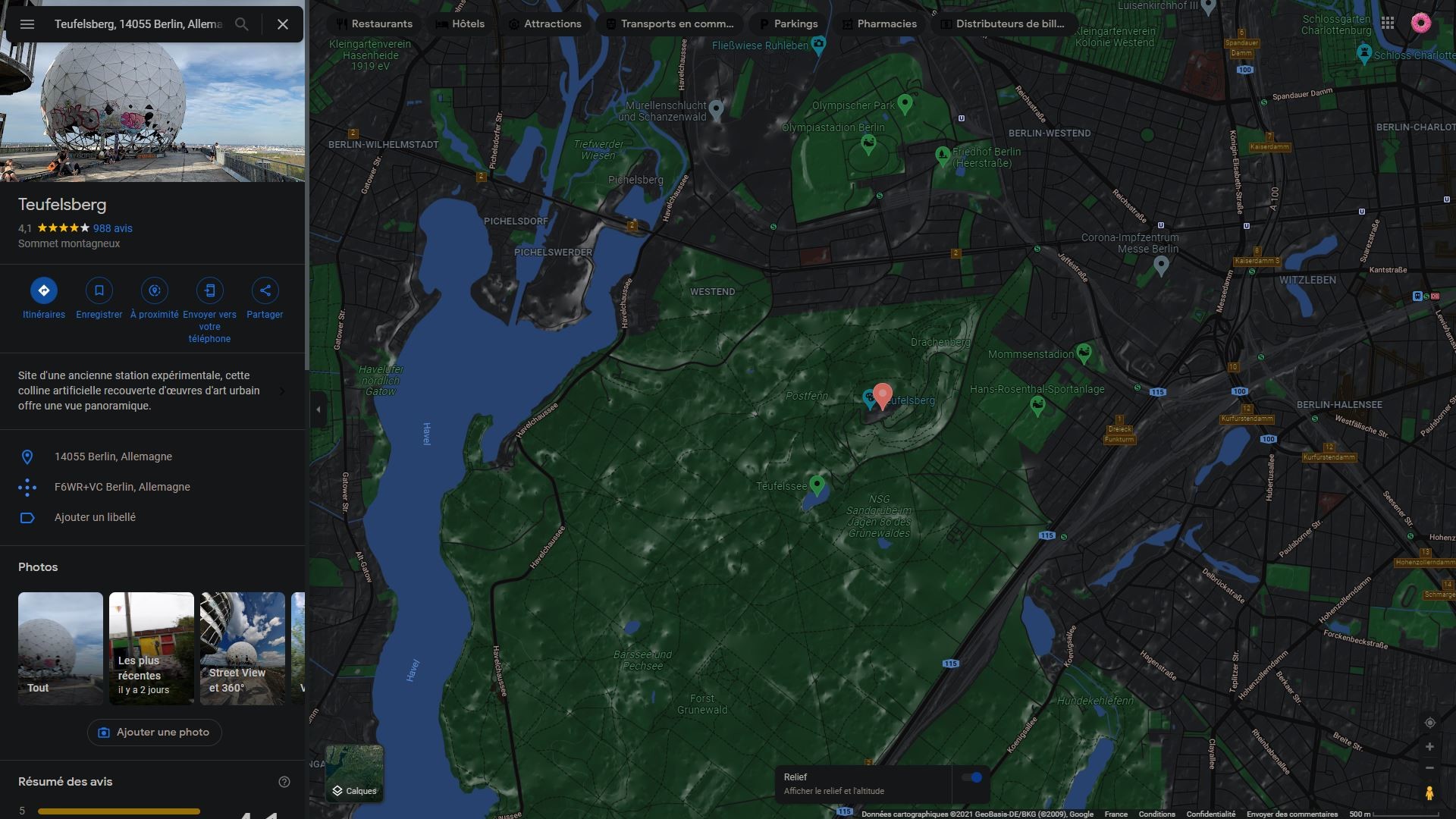Select Envoyer vers votre téléphone icon
Image resolution: width=1456 pixels, height=819 pixels.
coord(209,290)
